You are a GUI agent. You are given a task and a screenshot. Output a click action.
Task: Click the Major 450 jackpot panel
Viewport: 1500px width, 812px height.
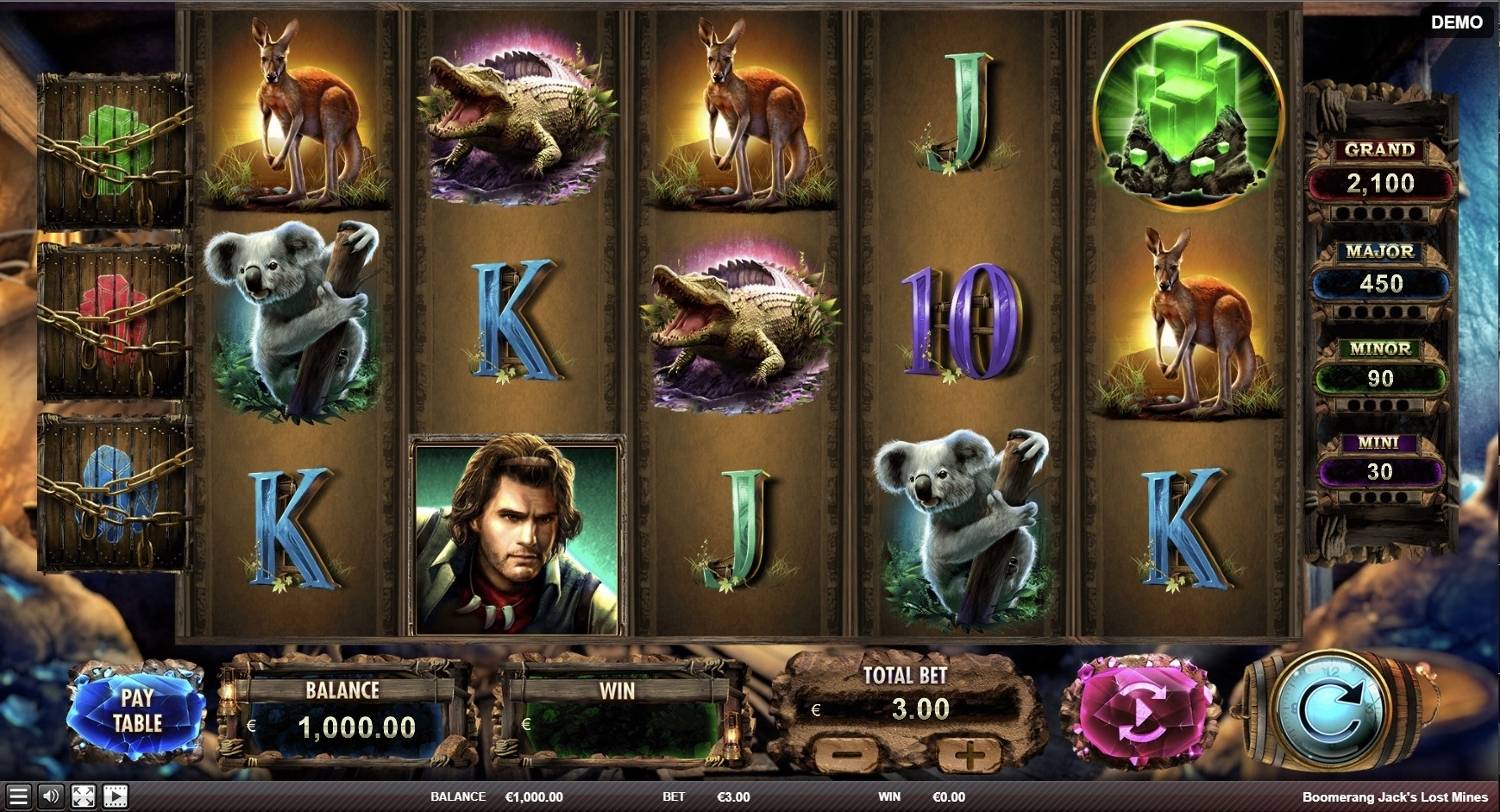(1383, 270)
